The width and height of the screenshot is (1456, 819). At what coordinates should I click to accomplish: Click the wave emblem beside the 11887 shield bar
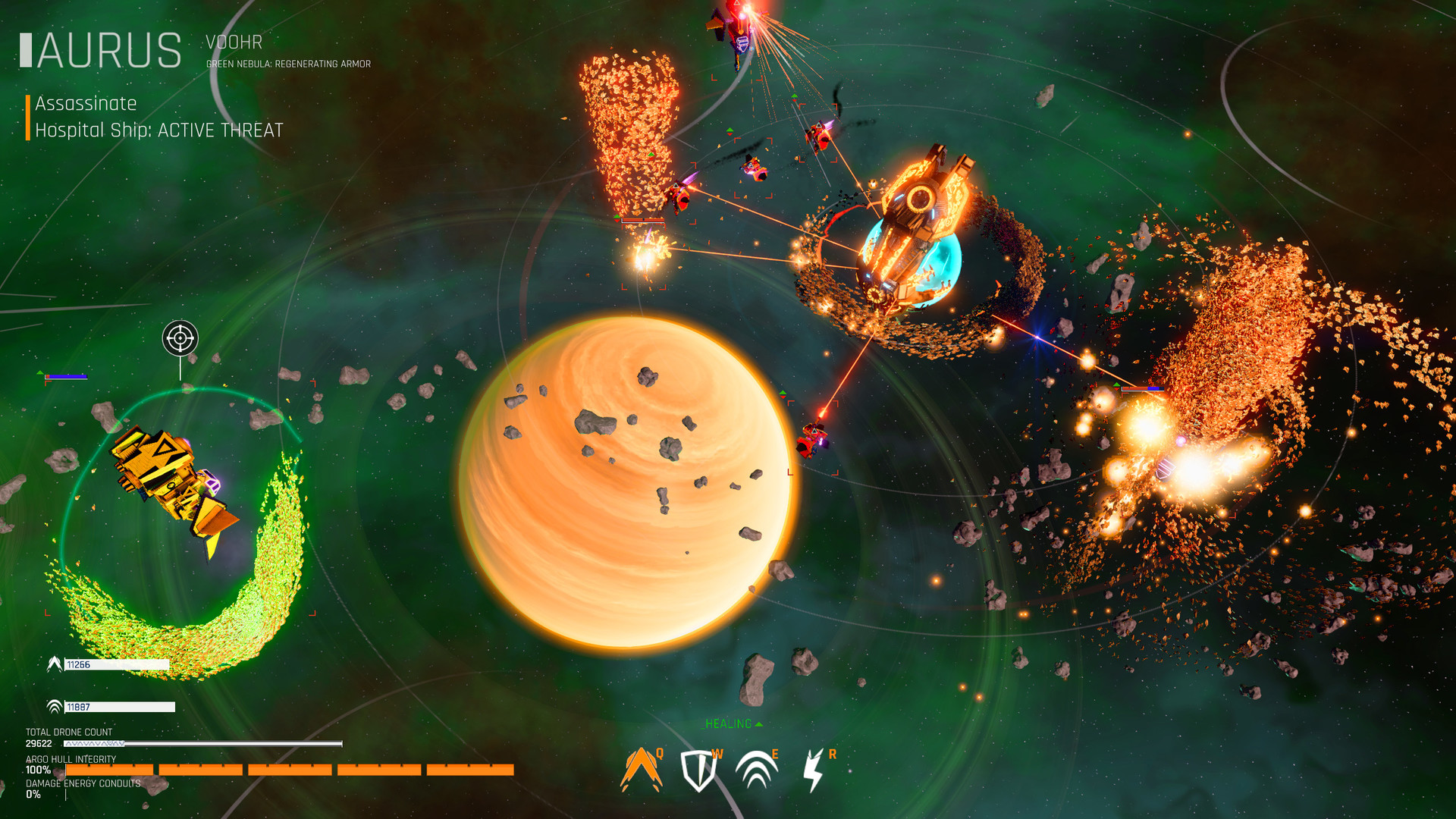(54, 706)
